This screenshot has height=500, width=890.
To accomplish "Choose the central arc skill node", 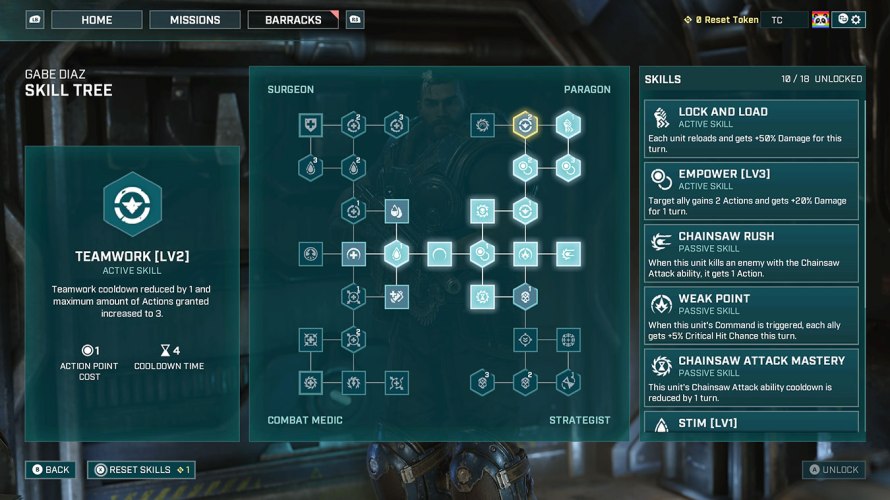I will 440,254.
